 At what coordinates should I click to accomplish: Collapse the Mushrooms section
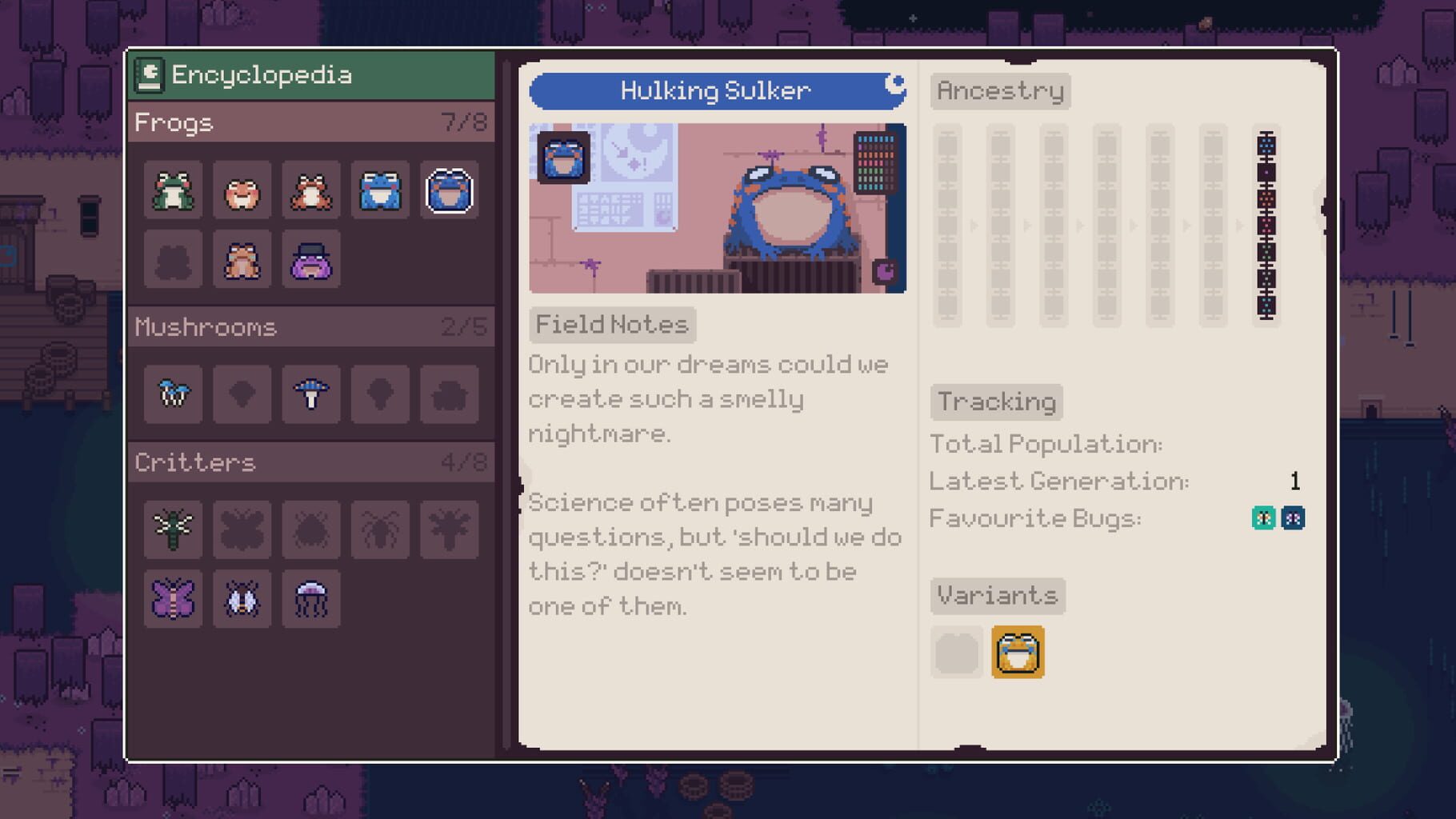click(x=311, y=327)
